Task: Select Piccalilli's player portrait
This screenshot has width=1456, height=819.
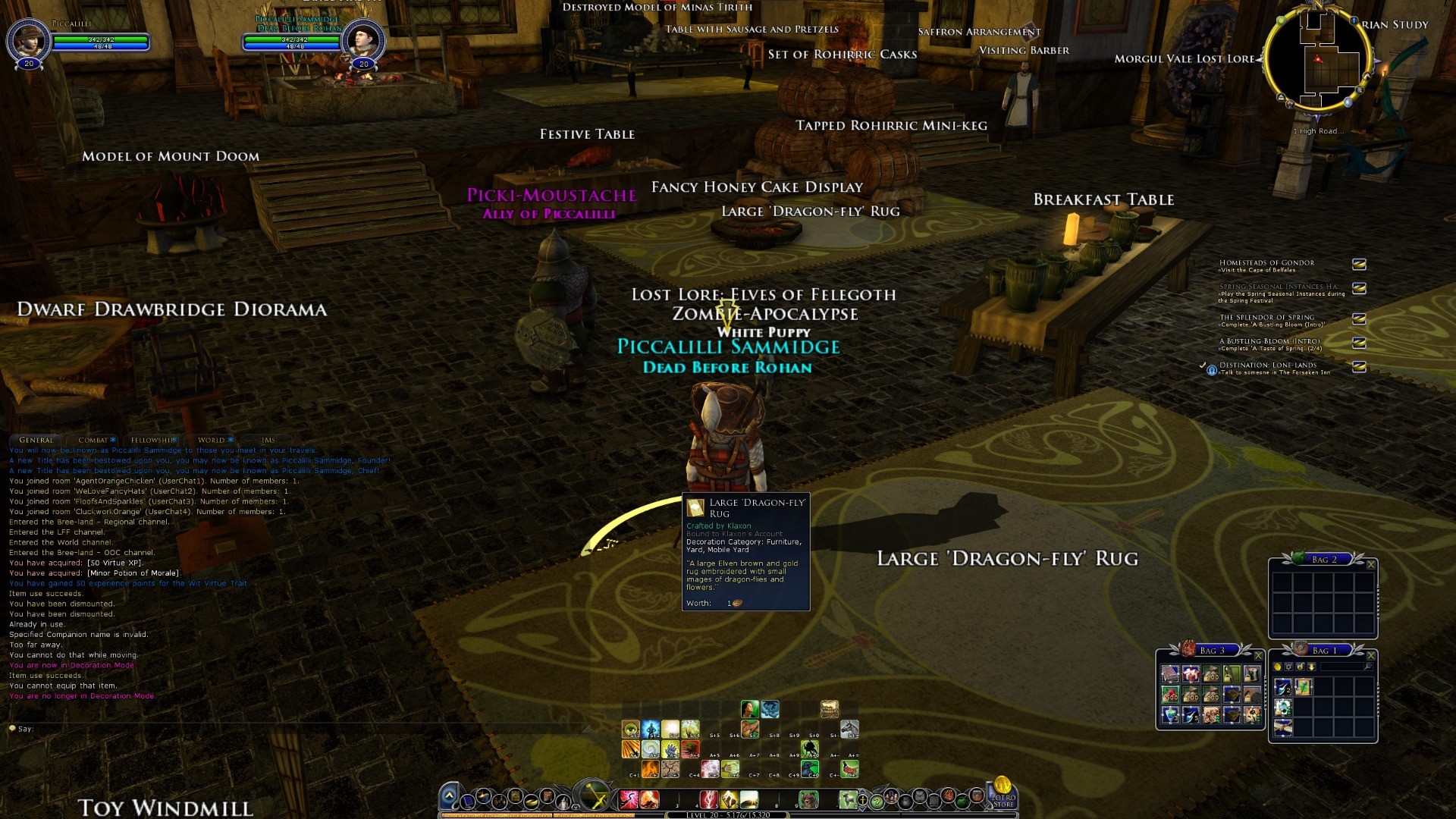Action: pos(28,40)
